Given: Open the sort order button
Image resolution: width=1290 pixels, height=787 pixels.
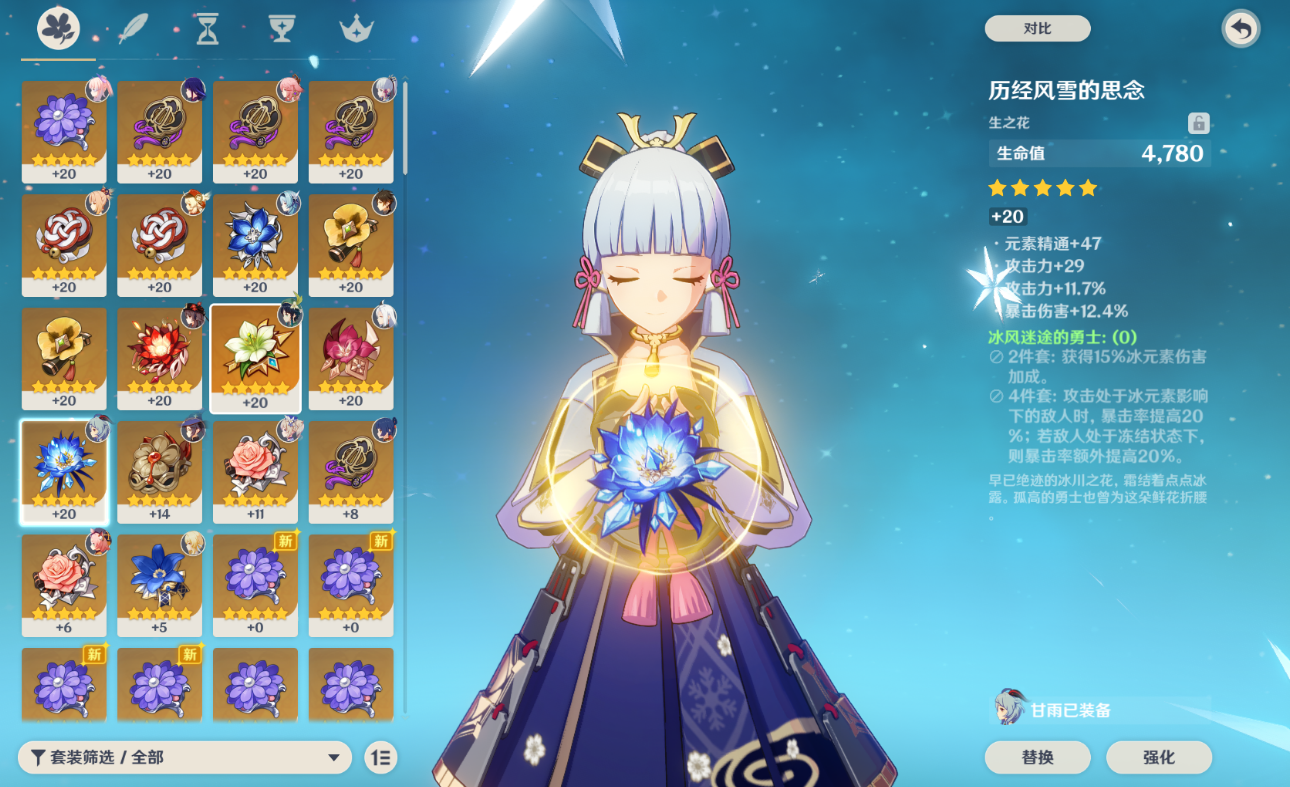Looking at the screenshot, I should click(380, 757).
